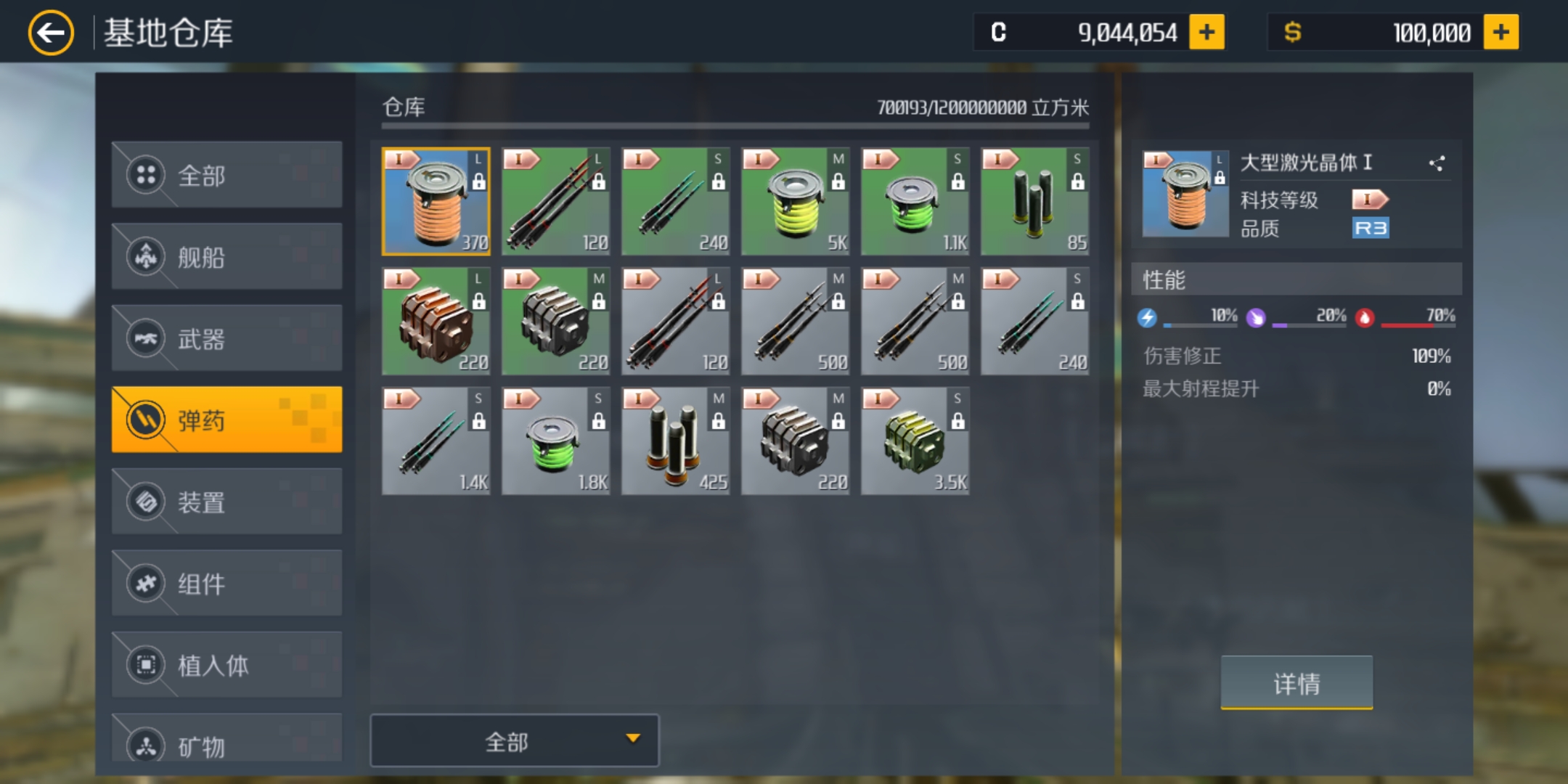Choose the 弹药 category tab

click(226, 420)
